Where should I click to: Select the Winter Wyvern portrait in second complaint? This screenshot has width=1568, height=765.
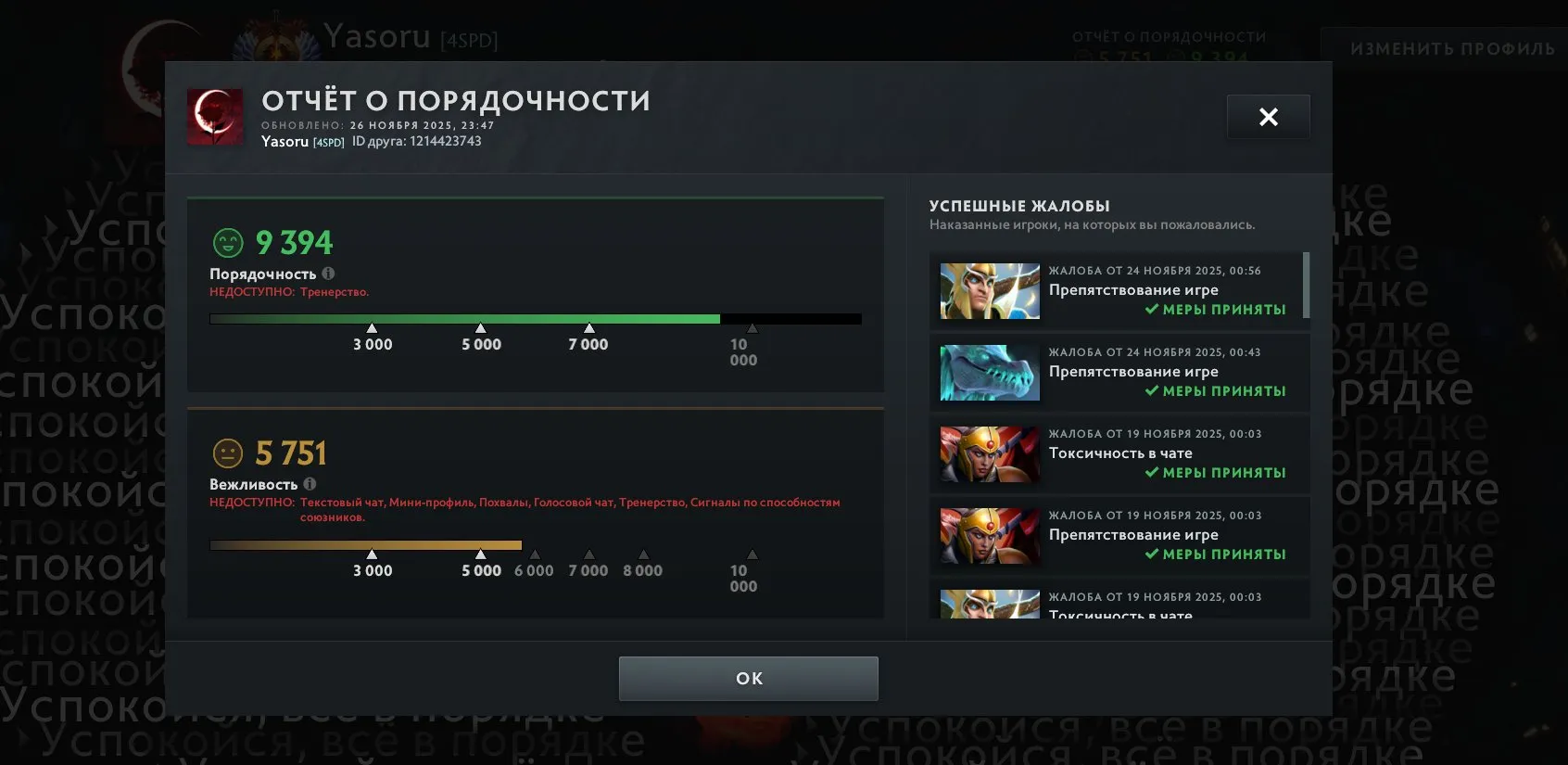988,373
